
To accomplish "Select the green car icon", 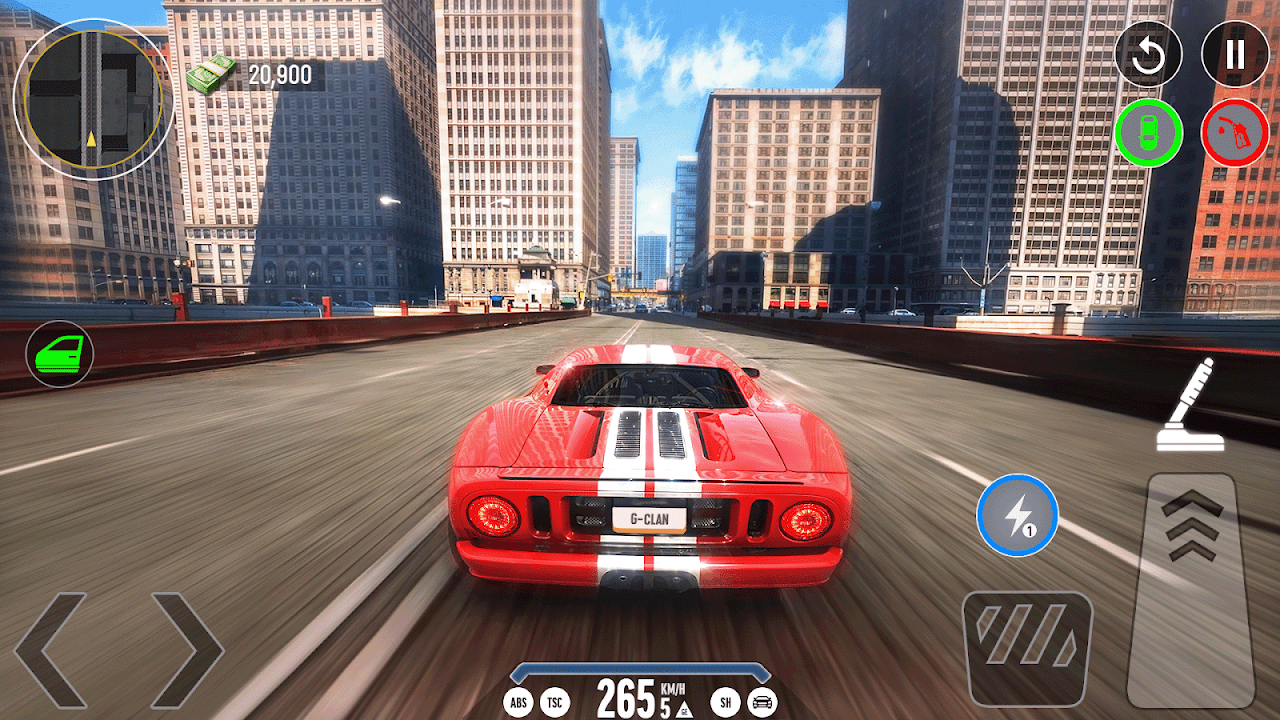I will click(x=1148, y=133).
